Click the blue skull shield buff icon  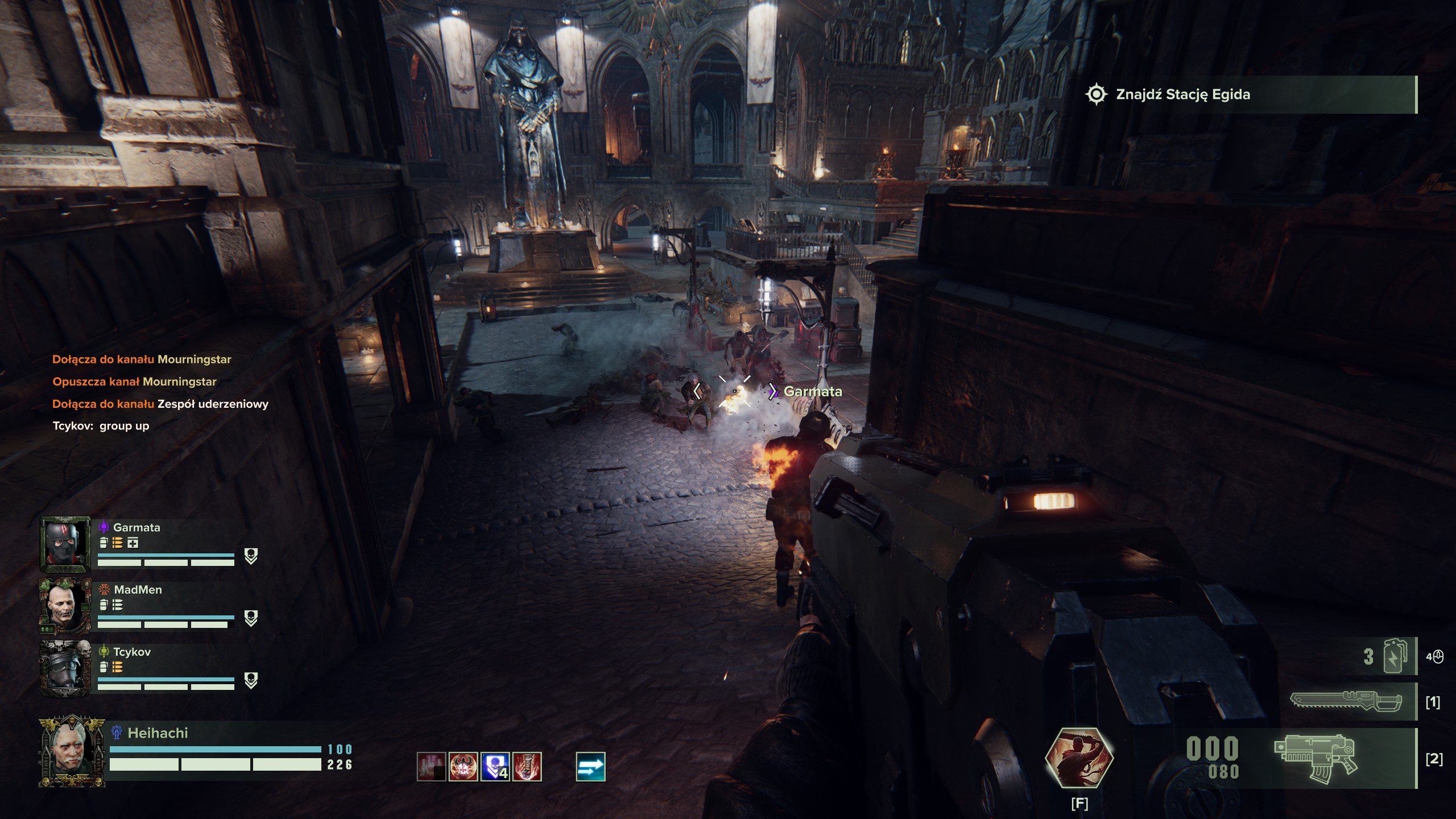pyautogui.click(x=495, y=767)
